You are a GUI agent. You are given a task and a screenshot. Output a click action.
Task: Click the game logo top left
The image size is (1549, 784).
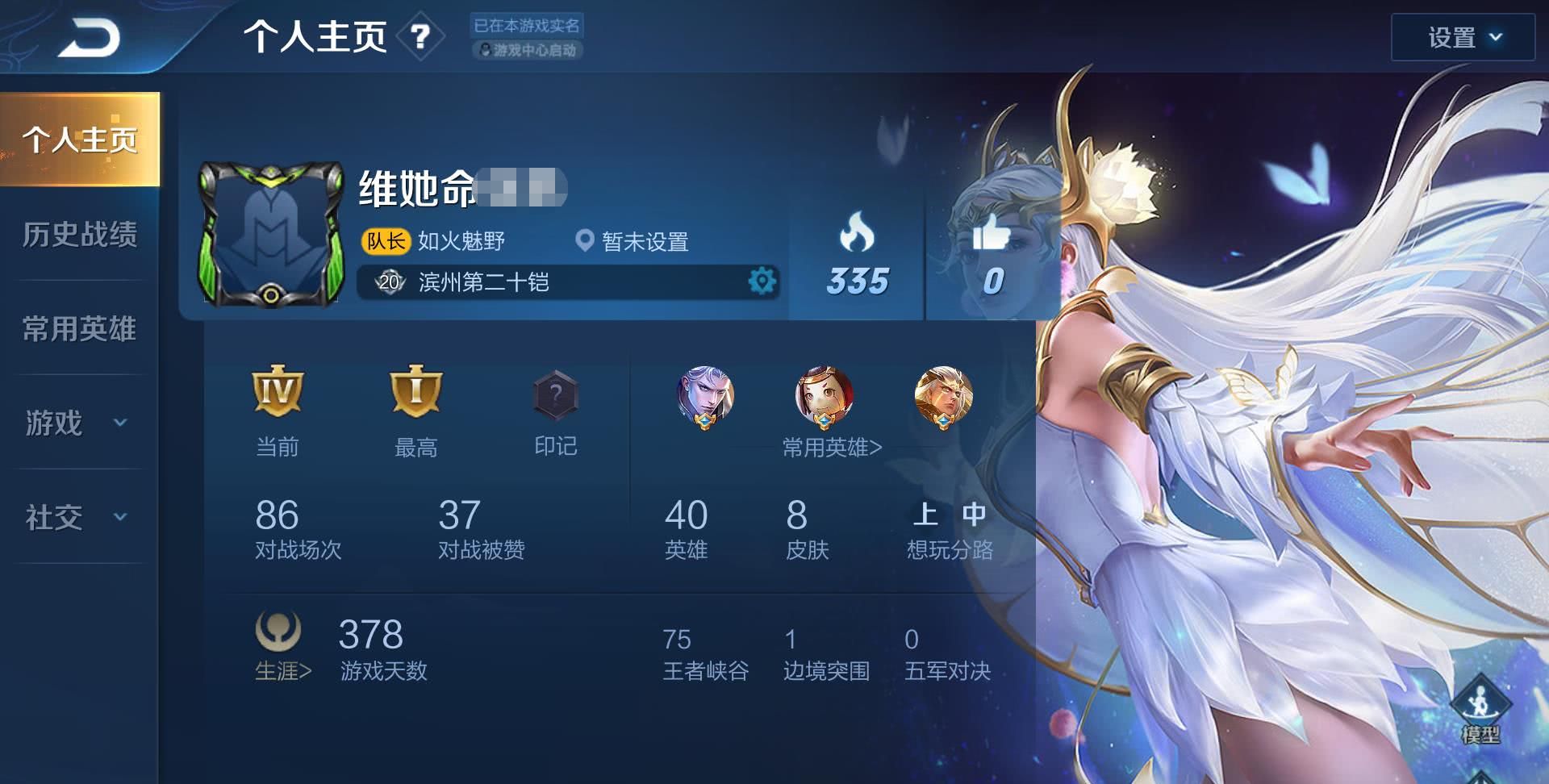point(89,35)
